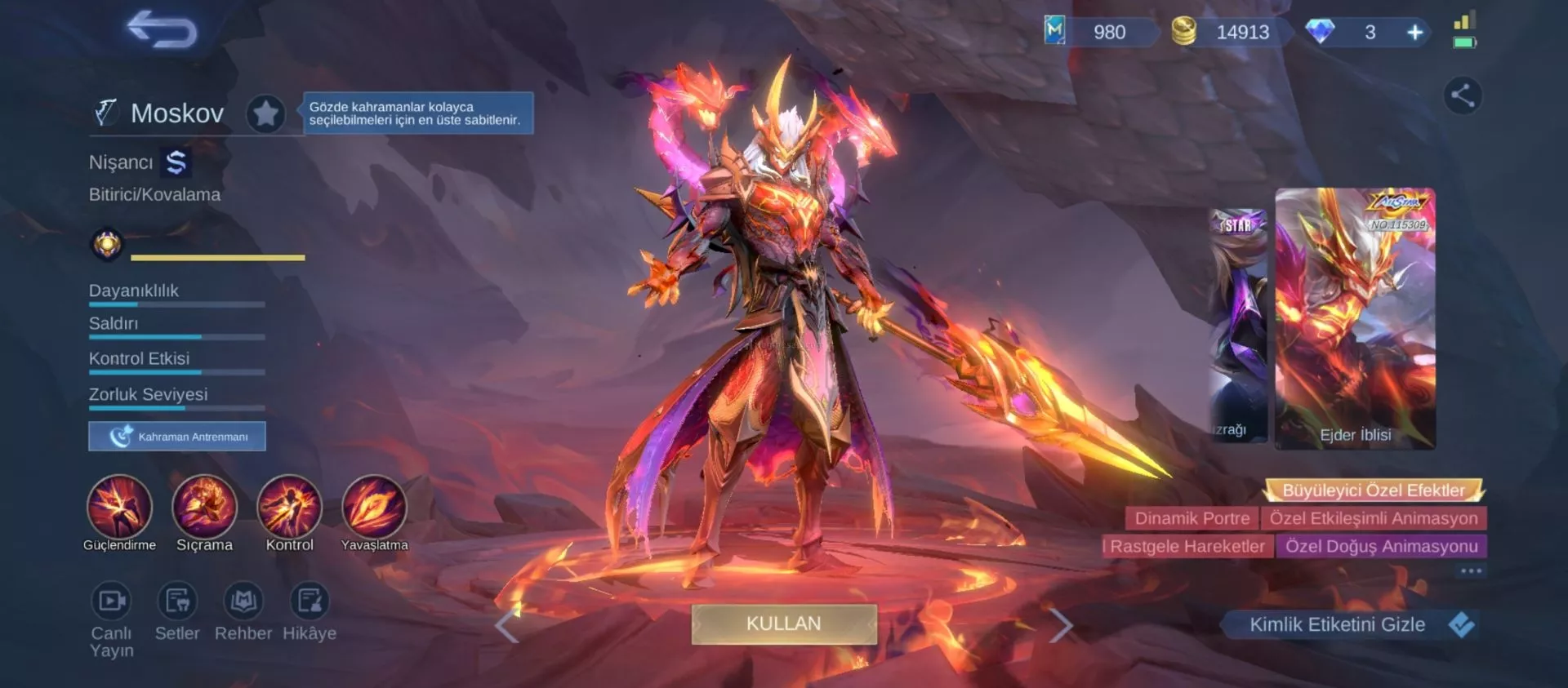Choose the Ejder İblisi skin card
The height and width of the screenshot is (688, 1568).
(1355, 318)
